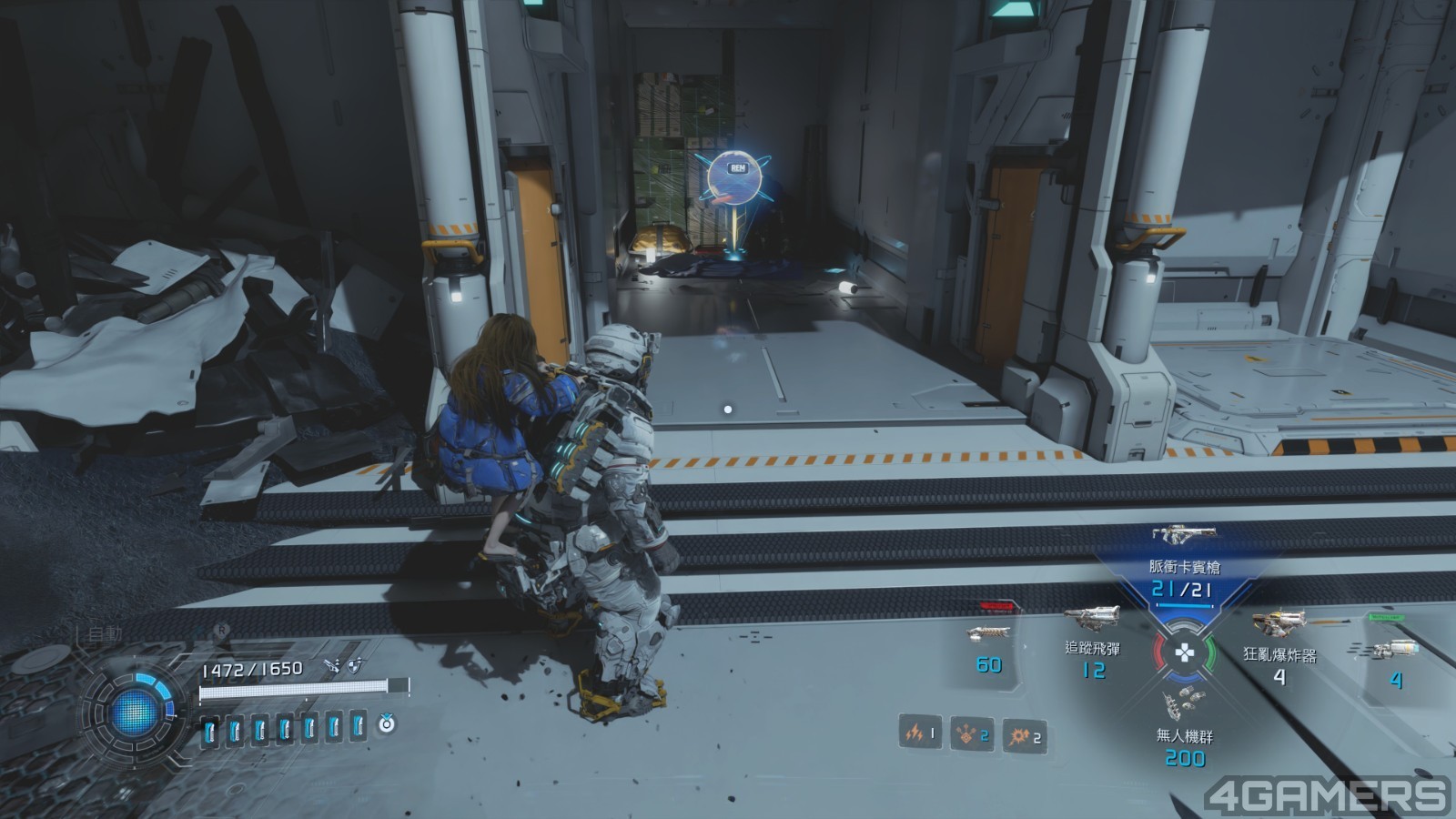The width and height of the screenshot is (1456, 819).
Task: Select the 脈衝卡賓槍 pulse carbine weapon
Action: point(1183,535)
